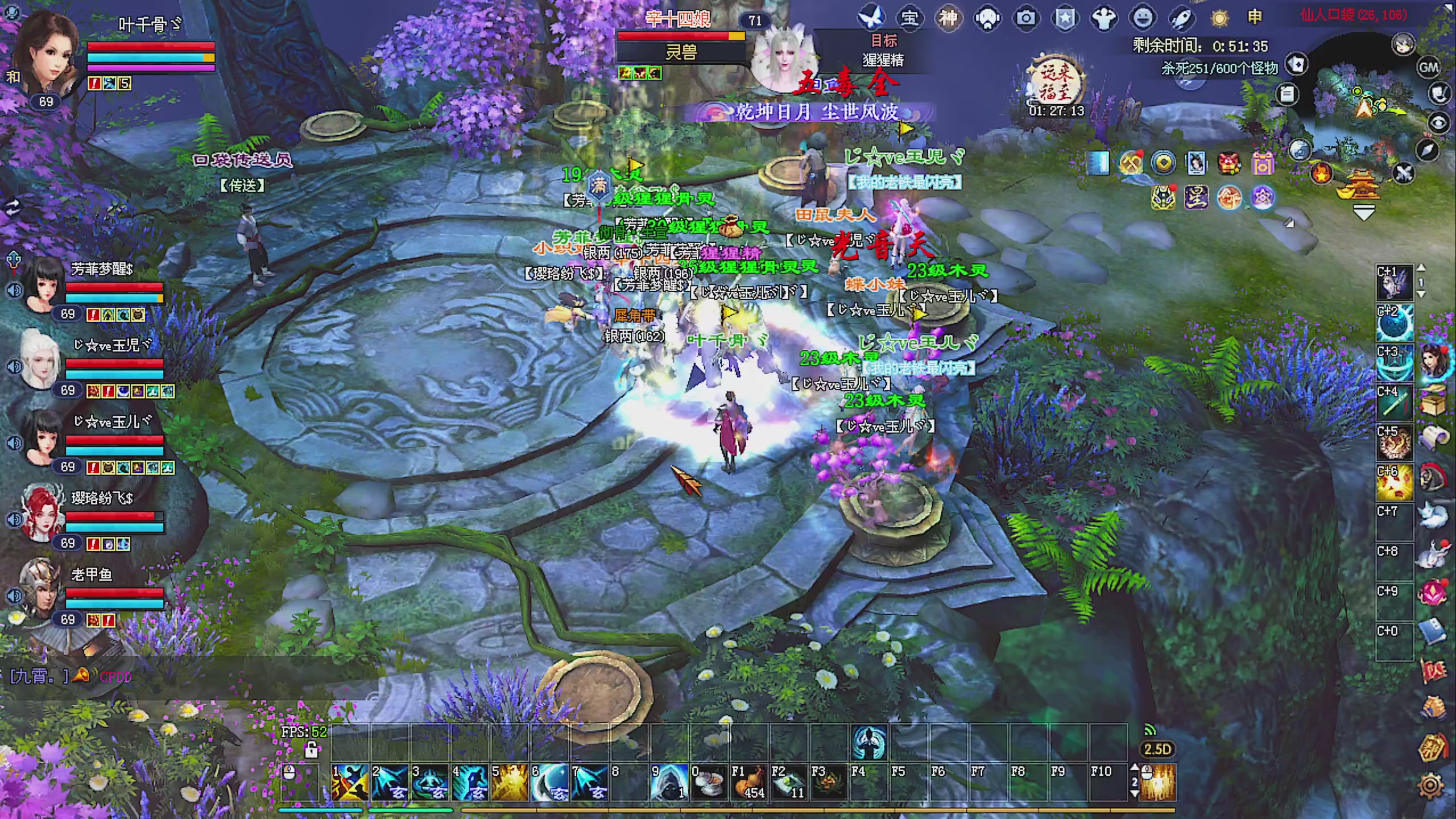Click the GM button near minimap
The width and height of the screenshot is (1456, 819).
click(1429, 68)
